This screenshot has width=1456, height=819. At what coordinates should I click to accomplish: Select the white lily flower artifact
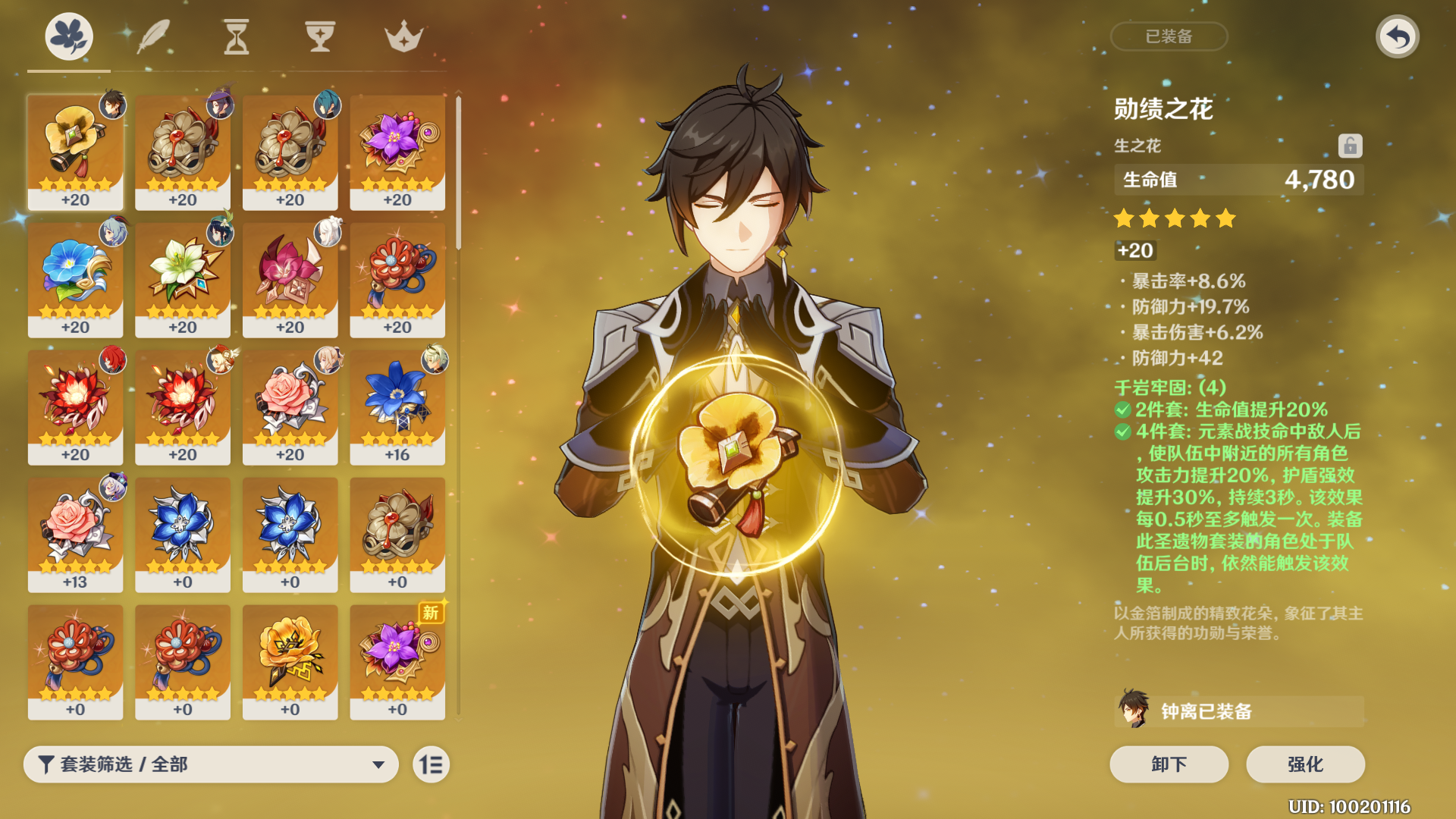coord(183,279)
